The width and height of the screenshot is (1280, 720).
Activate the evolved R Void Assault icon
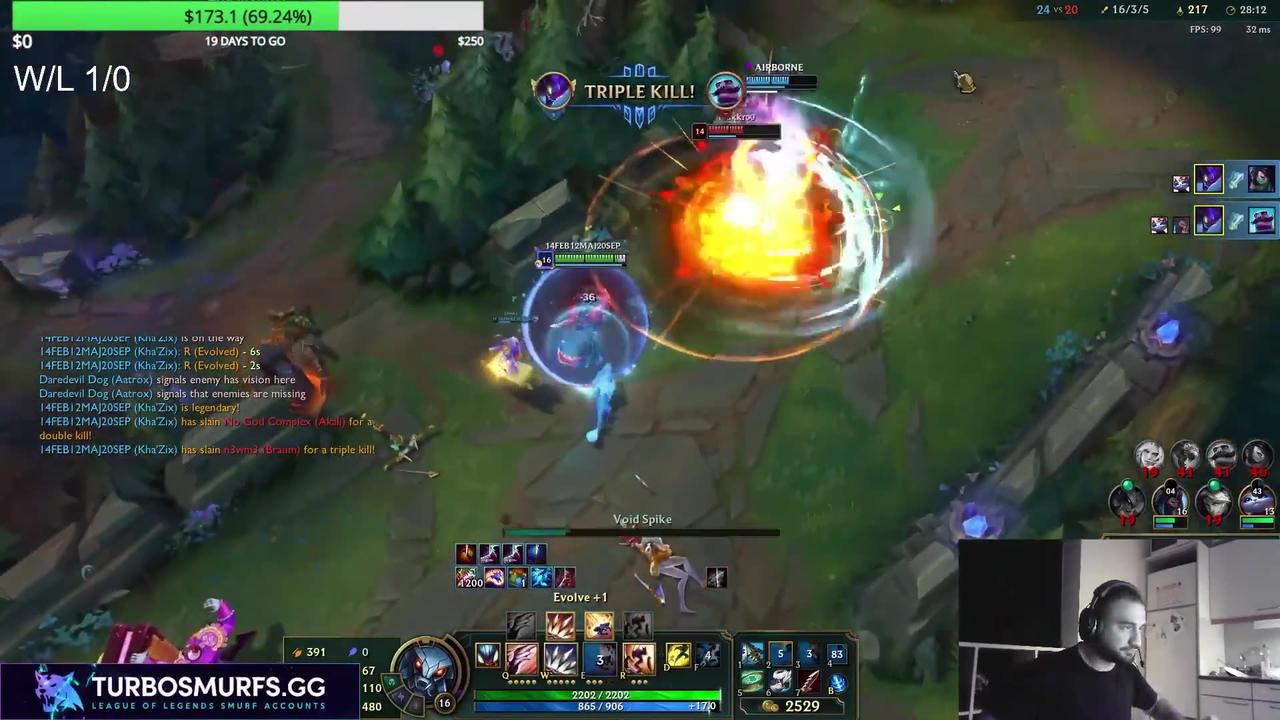pos(639,655)
